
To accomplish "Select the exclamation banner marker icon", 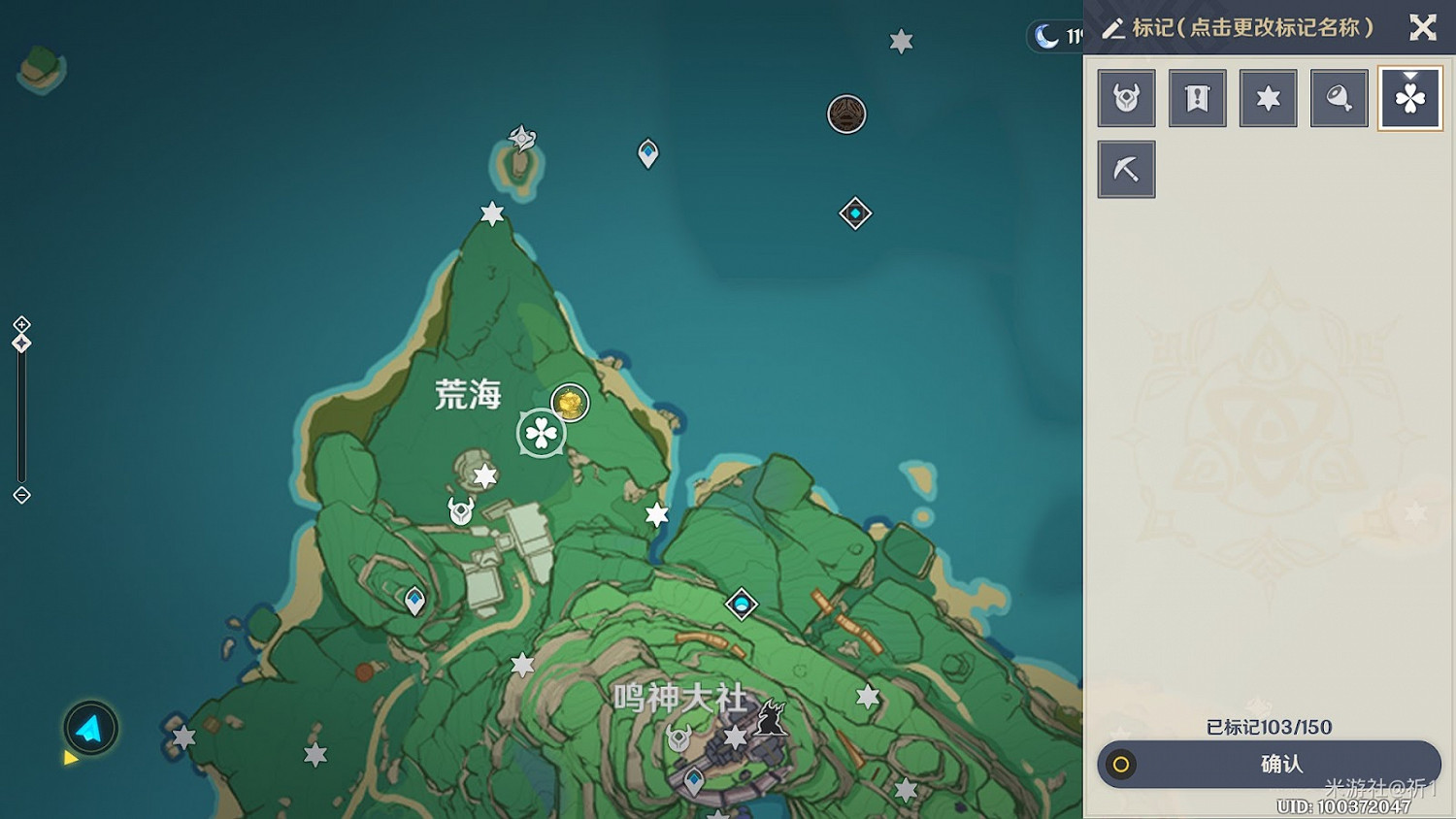I will tap(1197, 97).
